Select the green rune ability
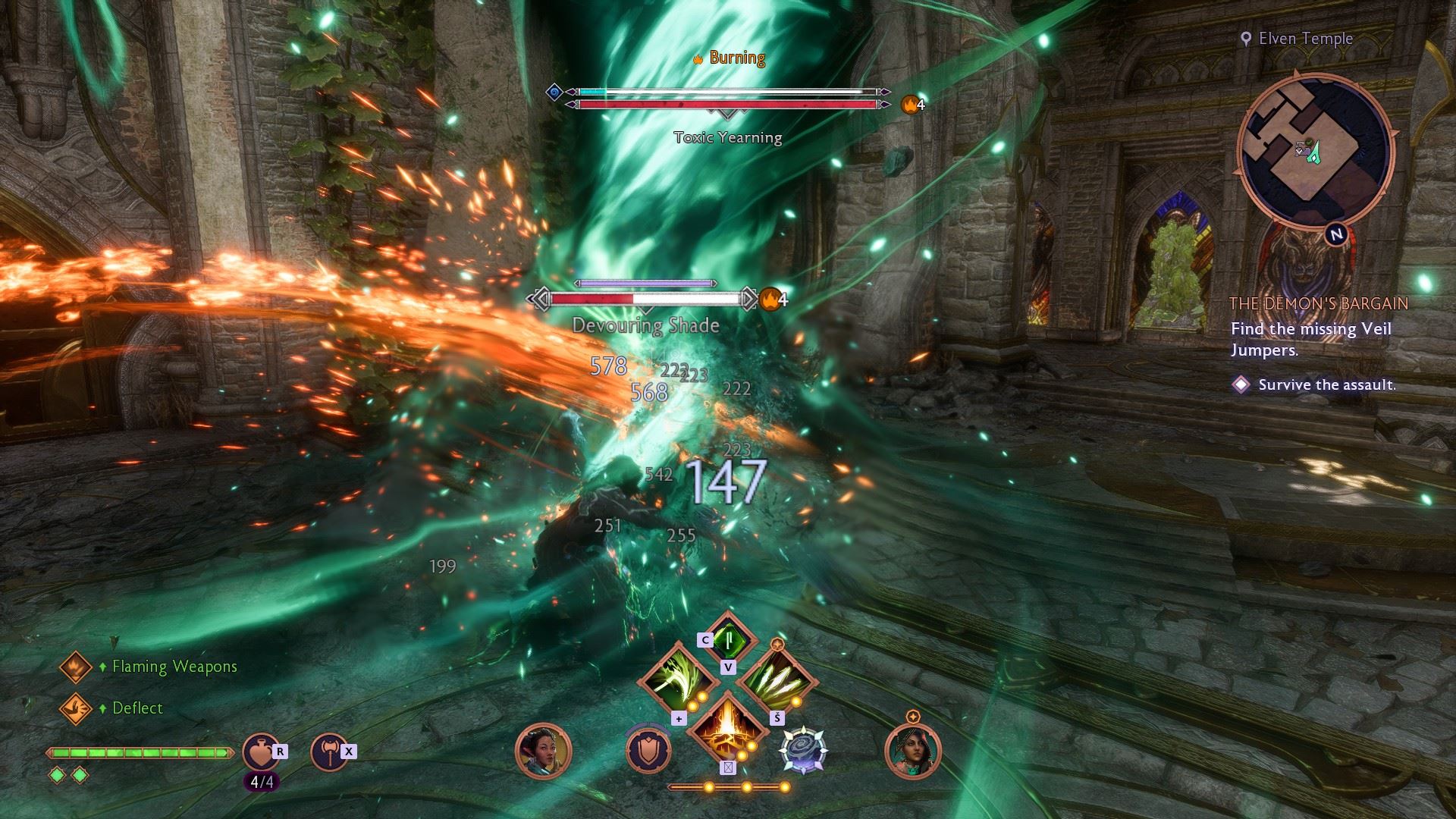The width and height of the screenshot is (1456, 819). click(728, 641)
